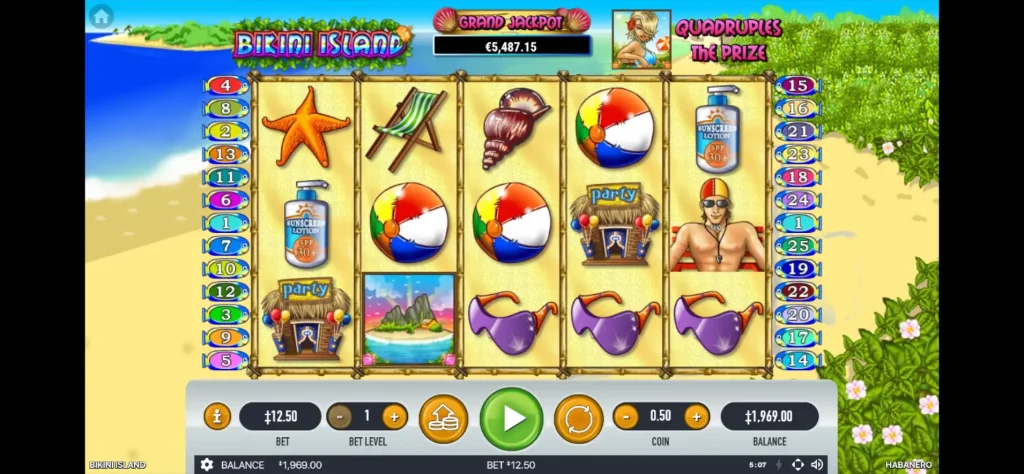Toggle the lightning bolt quick-spin icon
Image resolution: width=1024 pixels, height=474 pixels.
pyautogui.click(x=779, y=465)
